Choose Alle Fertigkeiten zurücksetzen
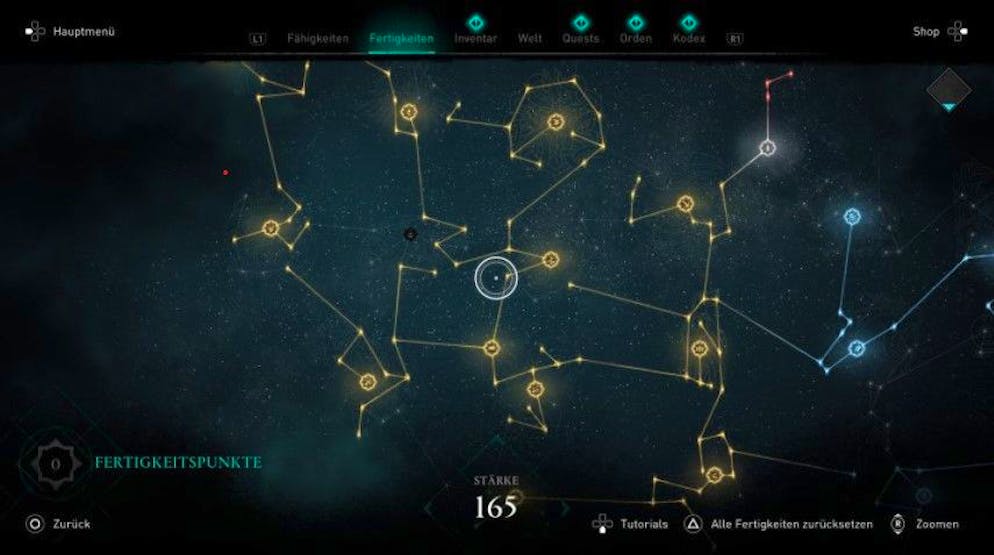 tap(790, 524)
